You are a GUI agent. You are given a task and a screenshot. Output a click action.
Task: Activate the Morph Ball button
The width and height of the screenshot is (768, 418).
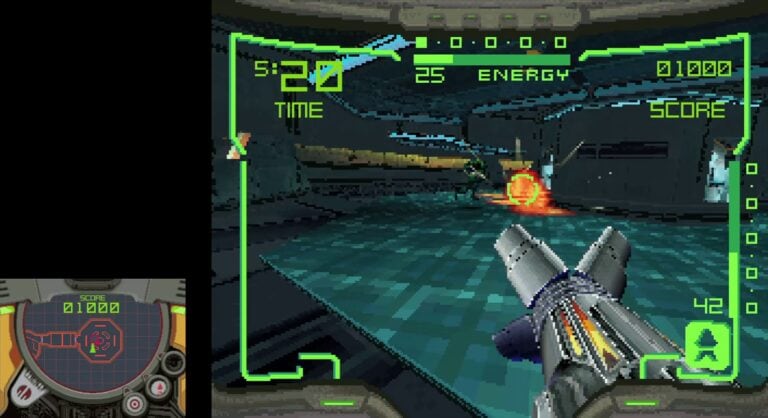(173, 361)
